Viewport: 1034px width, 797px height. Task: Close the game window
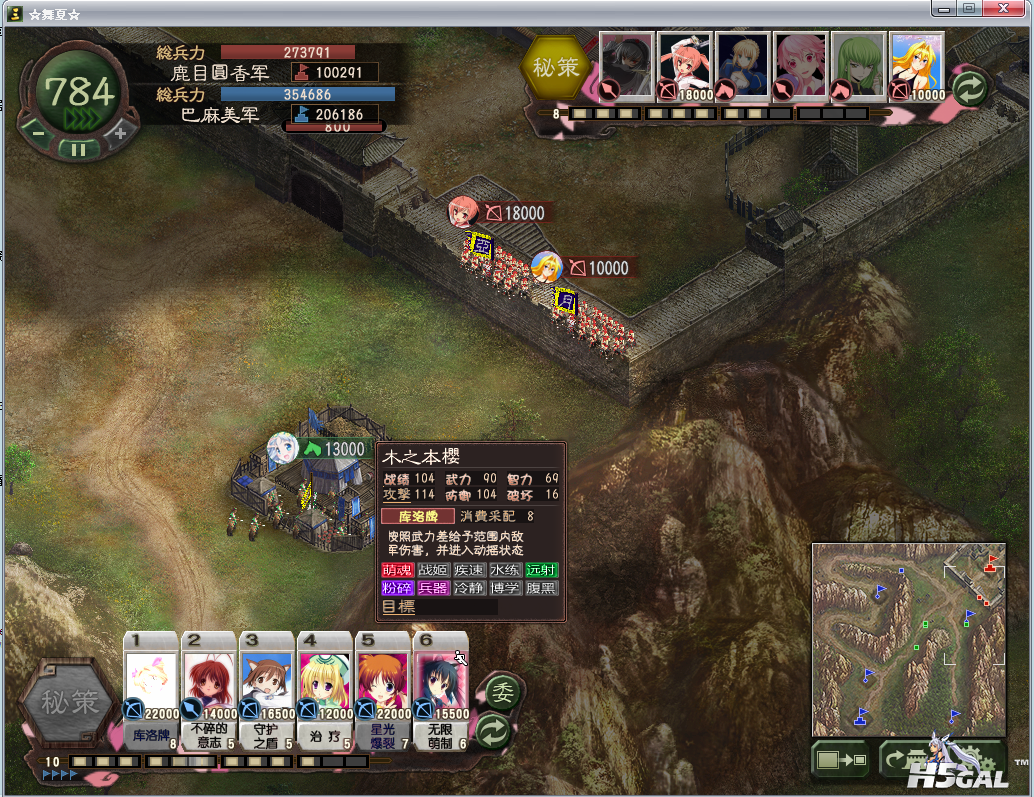[x=1004, y=8]
